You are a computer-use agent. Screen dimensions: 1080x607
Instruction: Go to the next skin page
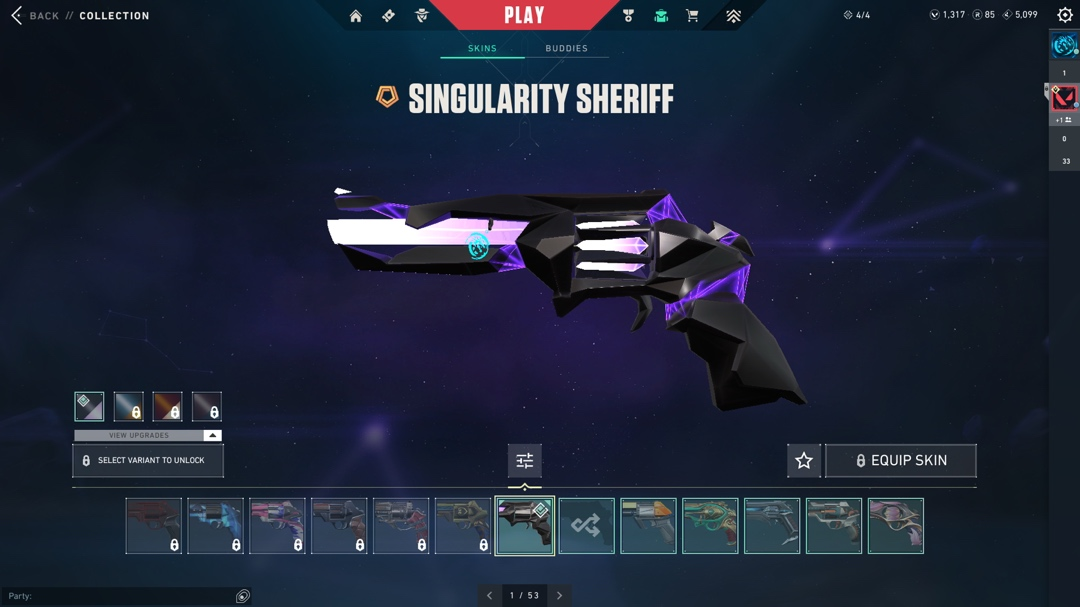tap(559, 596)
